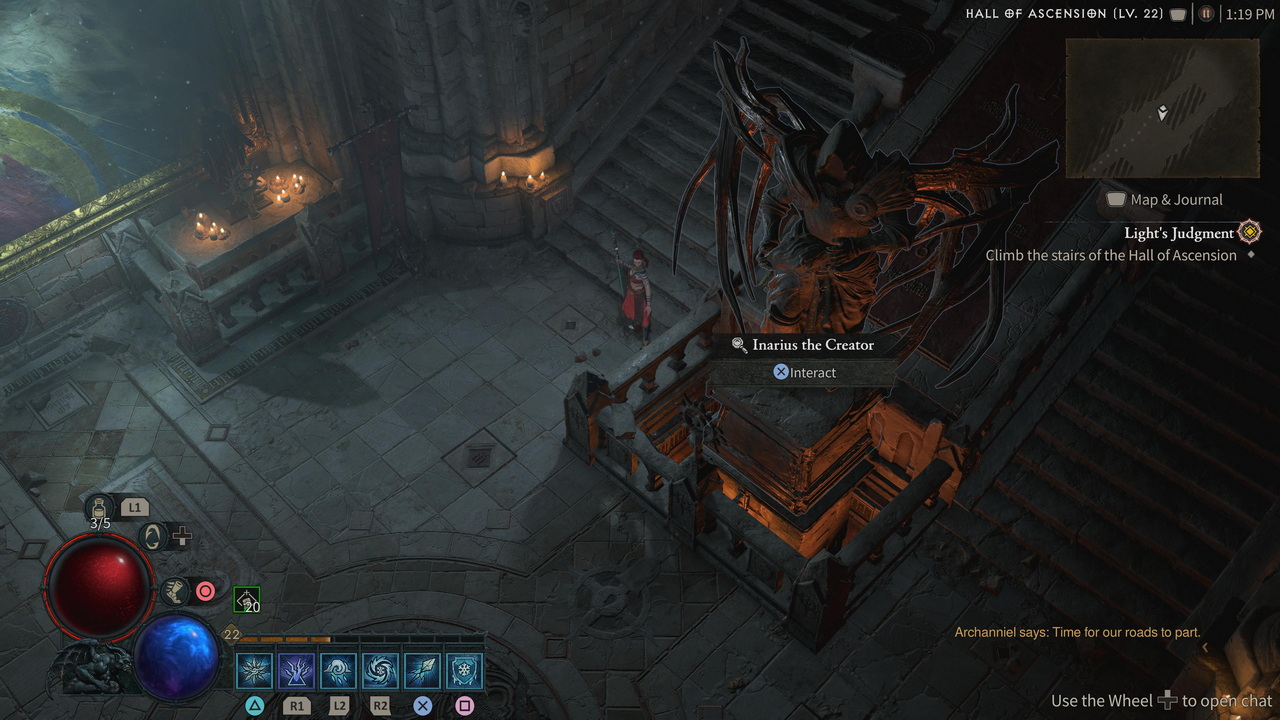Cast the swirling Frozen Orb skill
1280x720 pixels.
380,670
